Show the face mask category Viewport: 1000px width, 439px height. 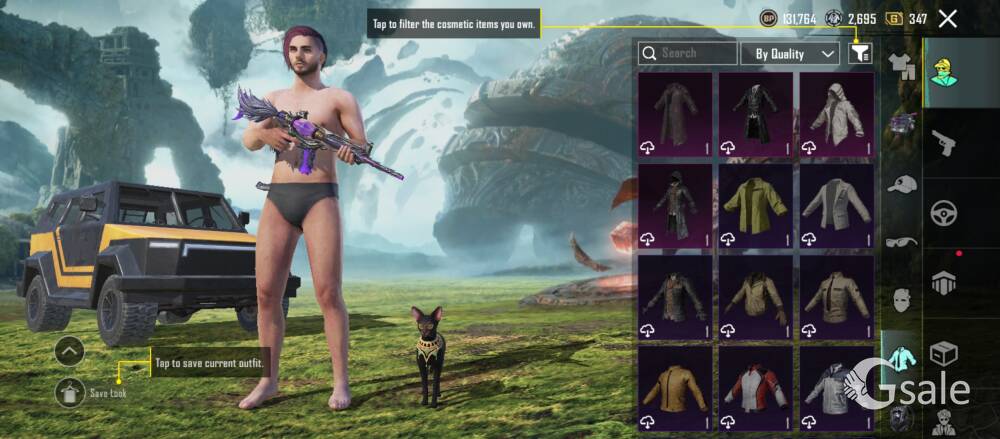902,299
